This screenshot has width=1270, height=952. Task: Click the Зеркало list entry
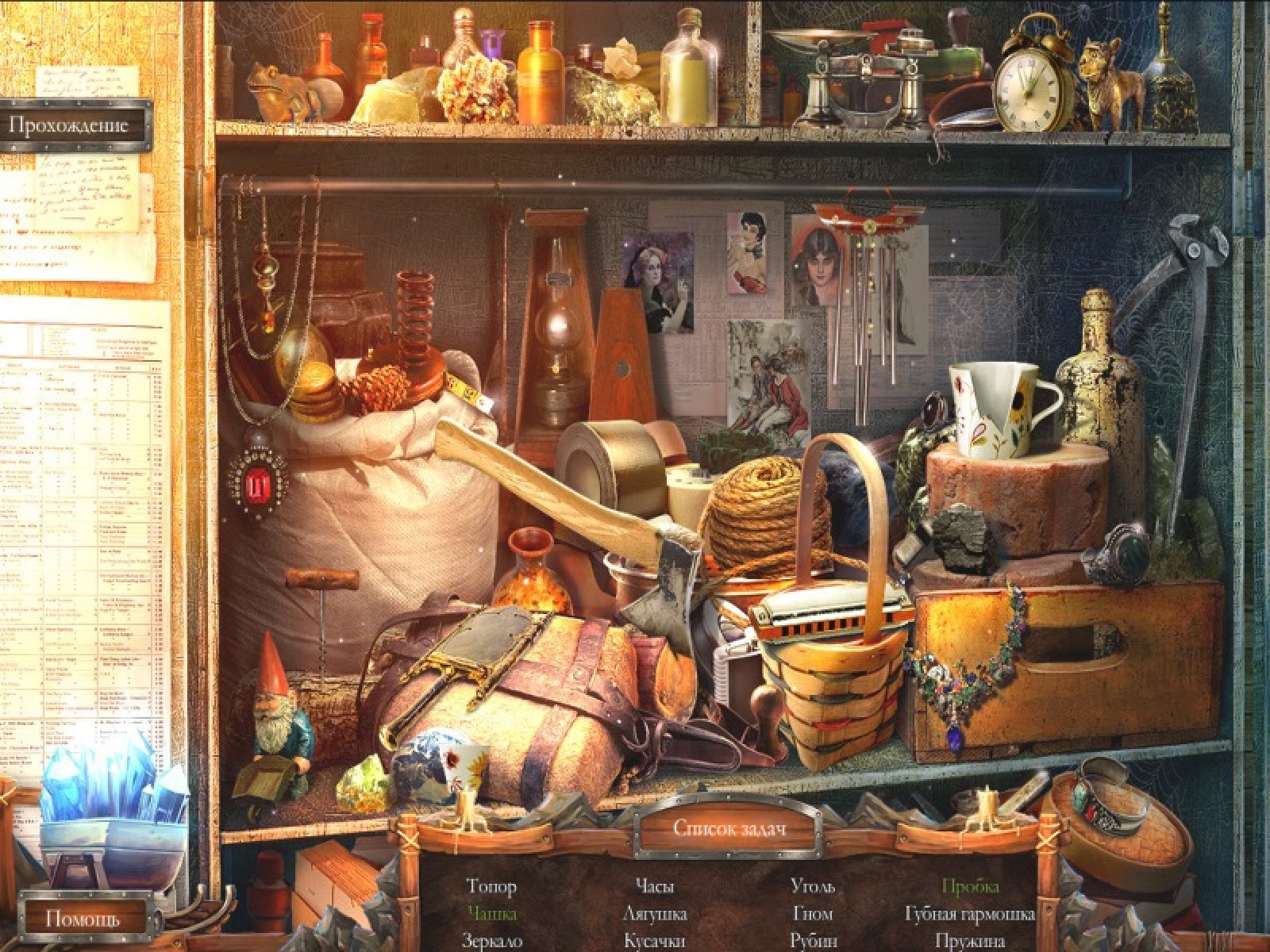[x=492, y=941]
